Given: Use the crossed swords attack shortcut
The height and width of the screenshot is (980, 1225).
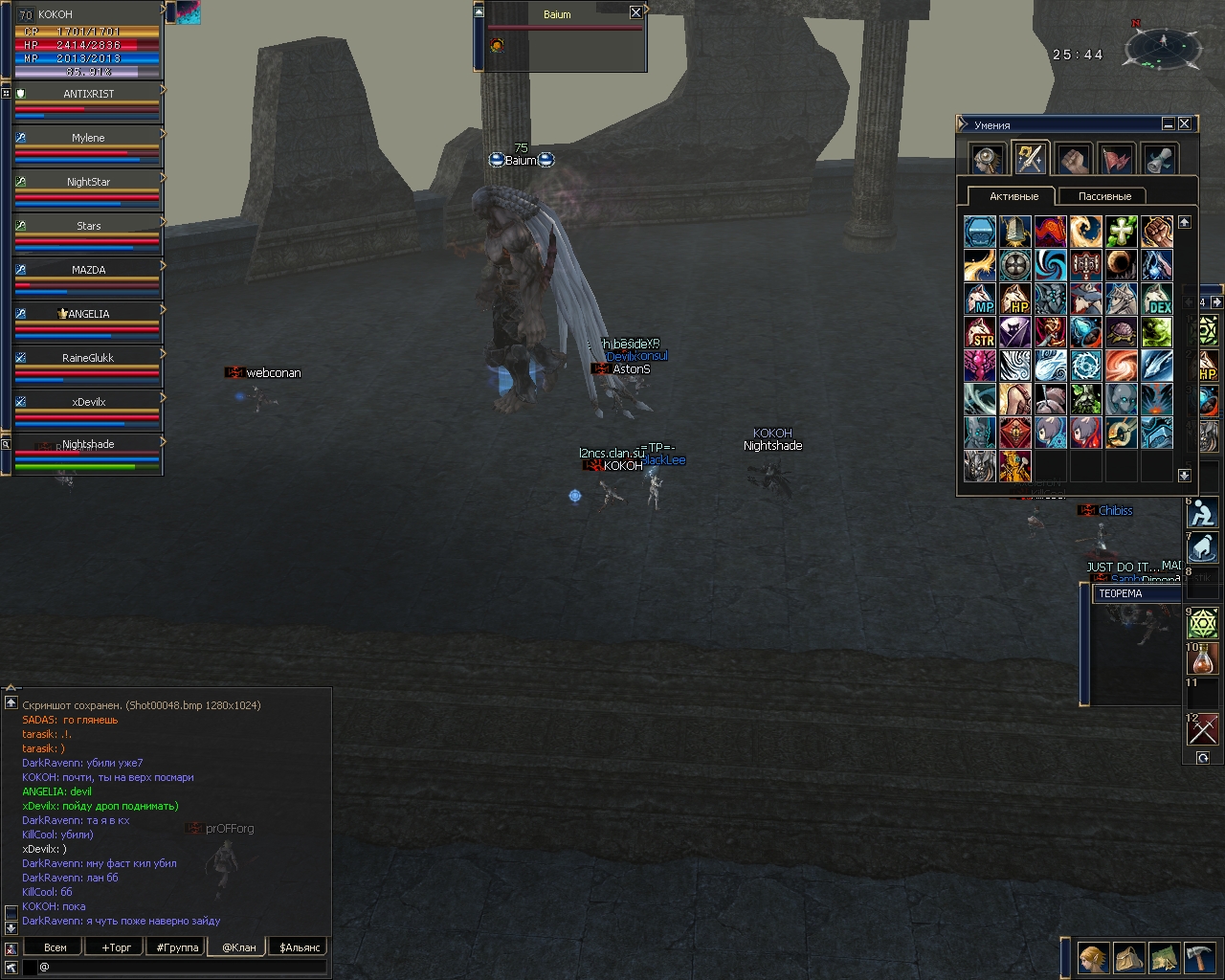Looking at the screenshot, I should coord(1202,731).
